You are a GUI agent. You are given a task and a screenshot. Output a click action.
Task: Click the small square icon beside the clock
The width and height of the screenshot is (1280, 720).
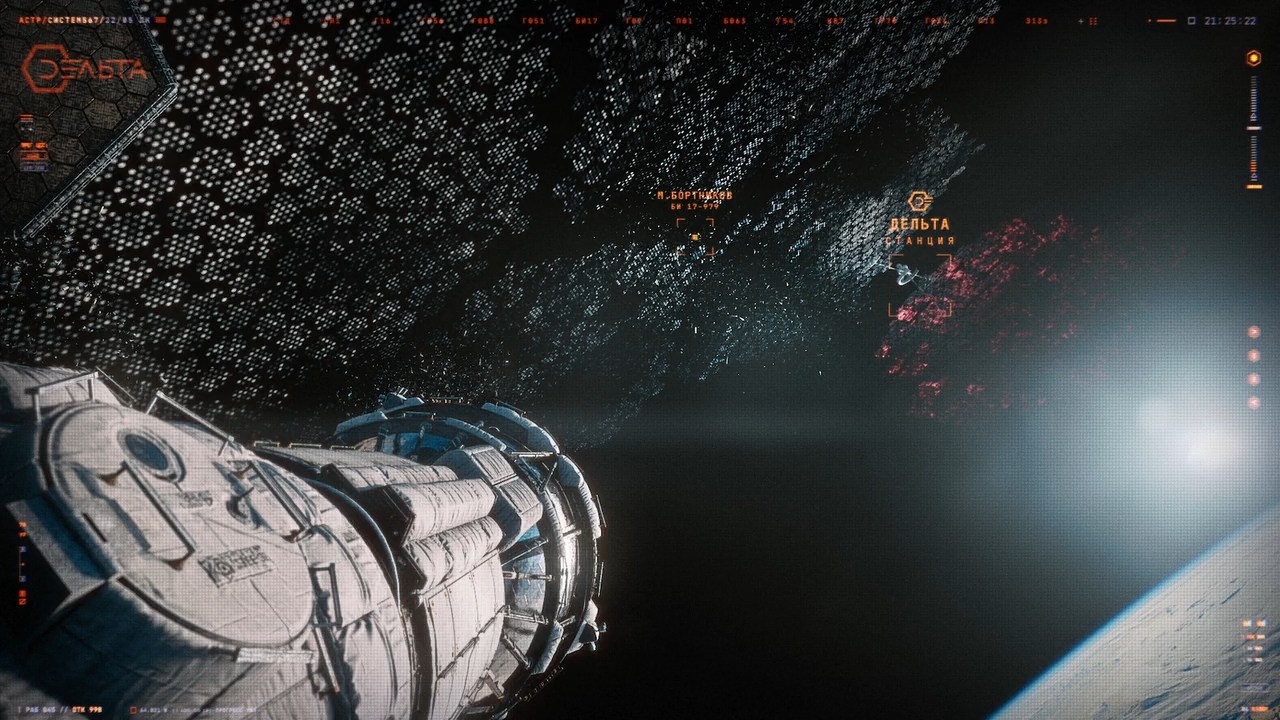[x=1192, y=19]
